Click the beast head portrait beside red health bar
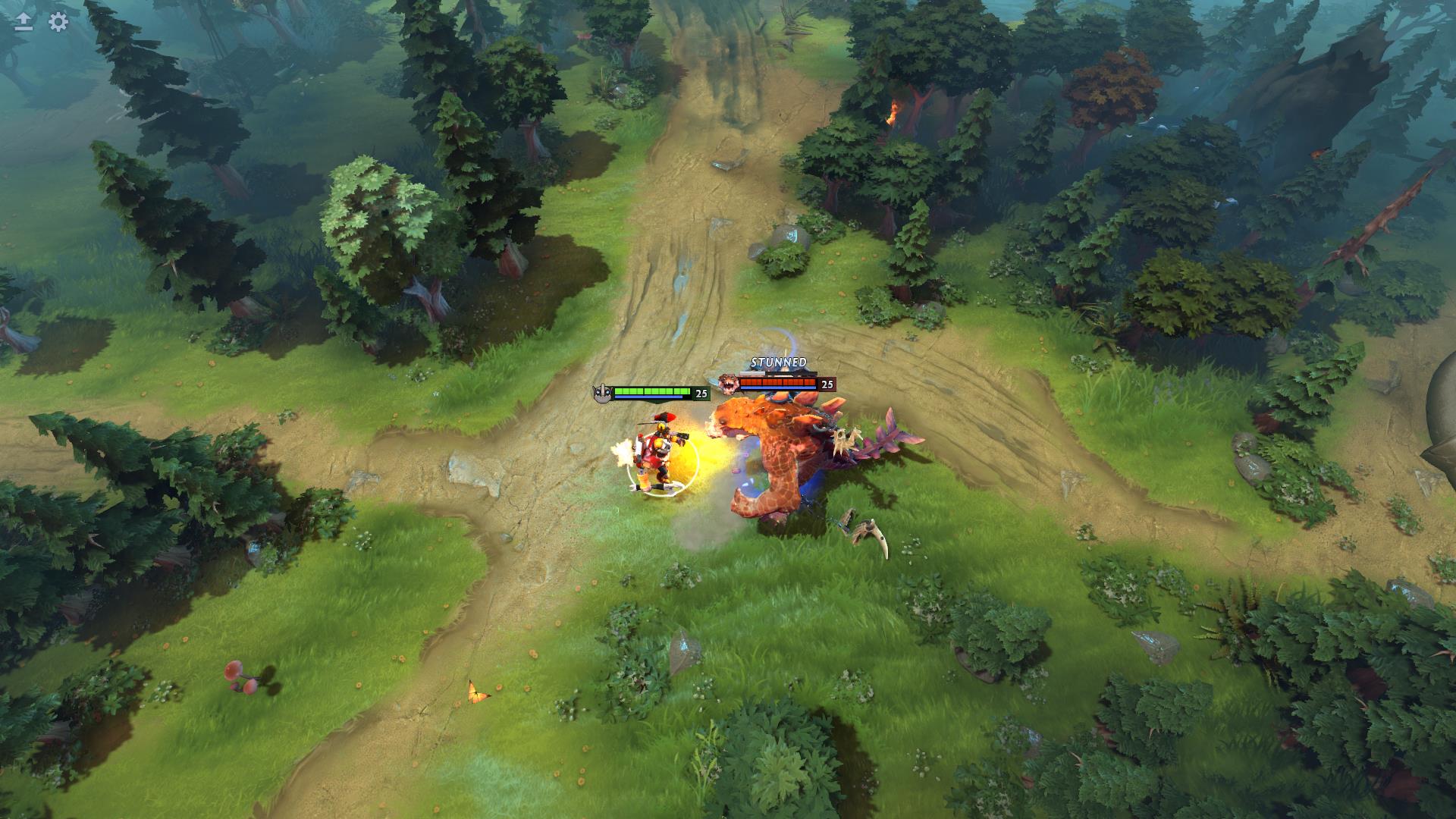 tap(727, 383)
